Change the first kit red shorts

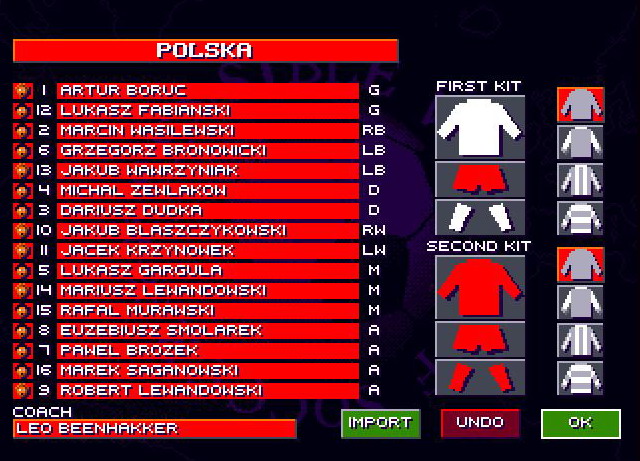point(480,179)
